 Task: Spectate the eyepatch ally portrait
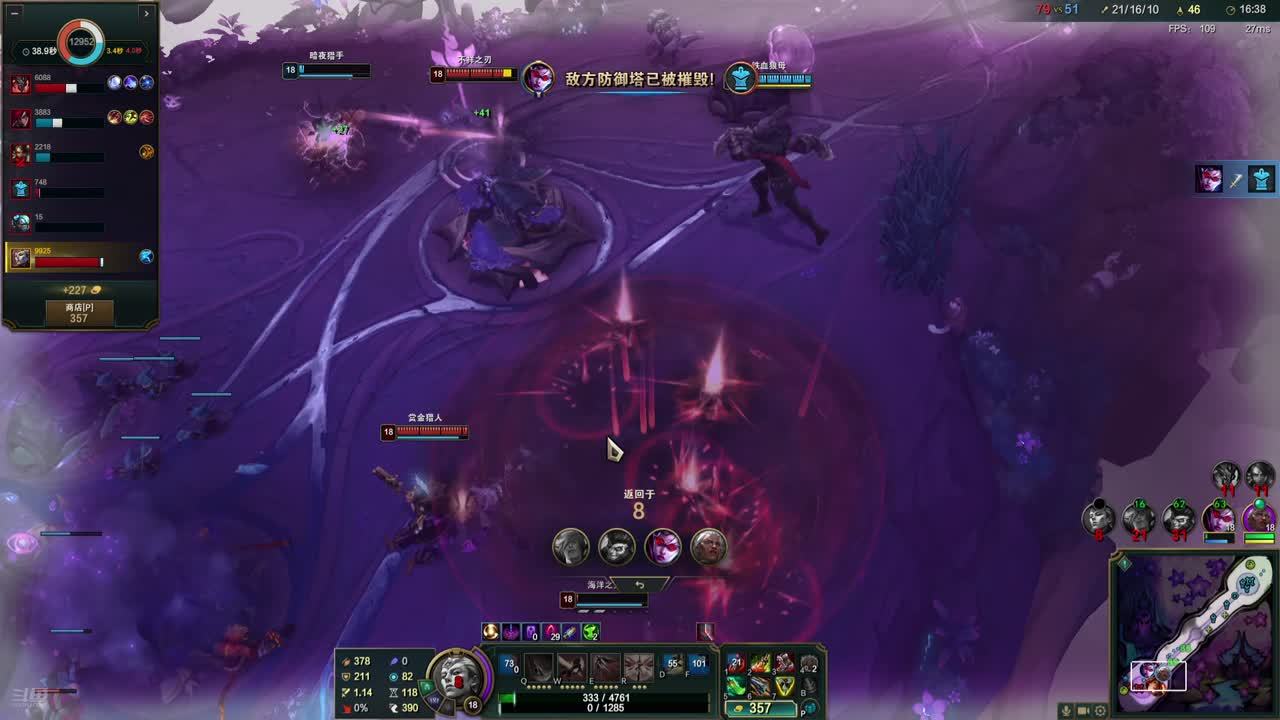617,547
